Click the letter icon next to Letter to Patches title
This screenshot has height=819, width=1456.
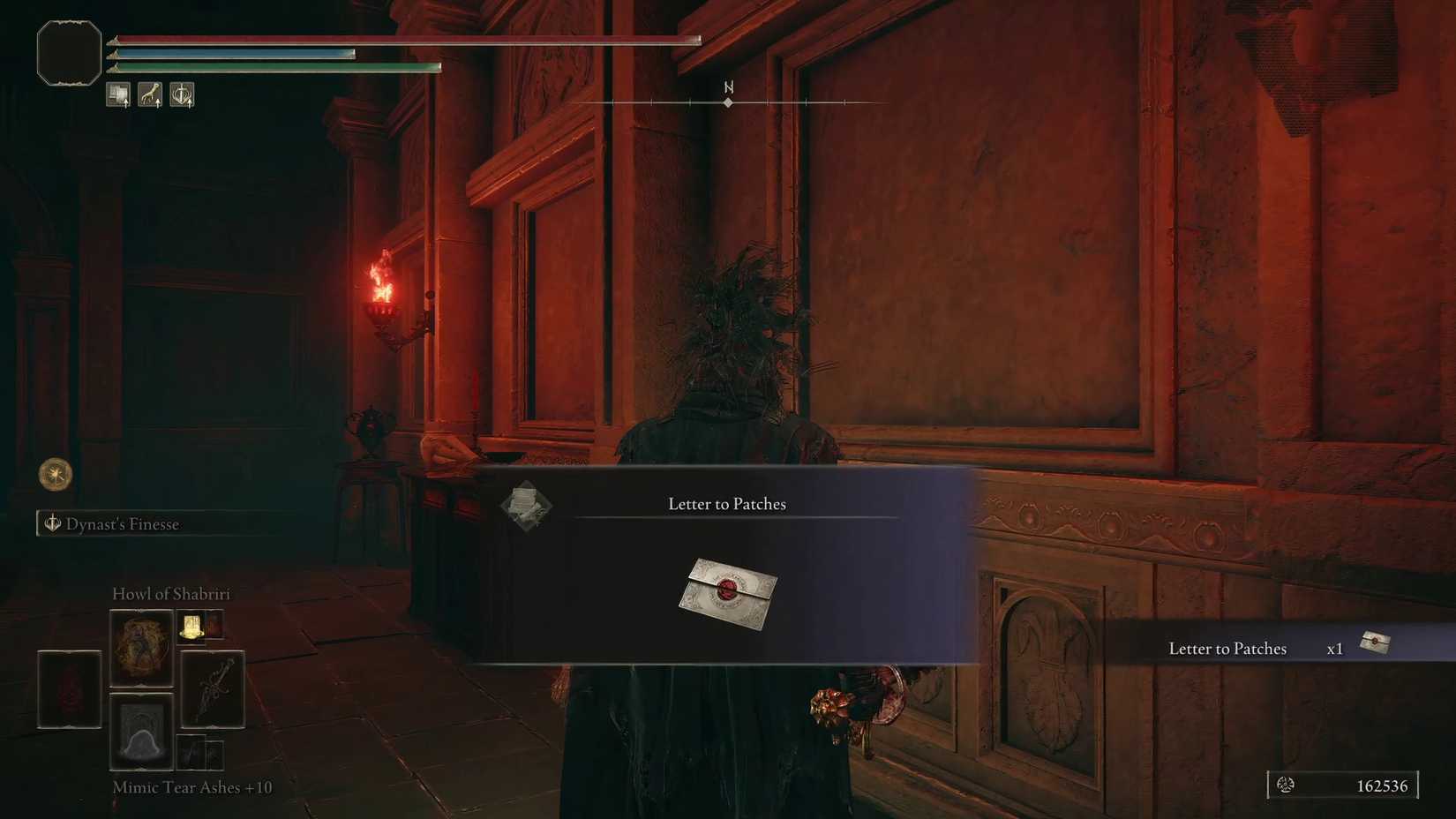(527, 506)
